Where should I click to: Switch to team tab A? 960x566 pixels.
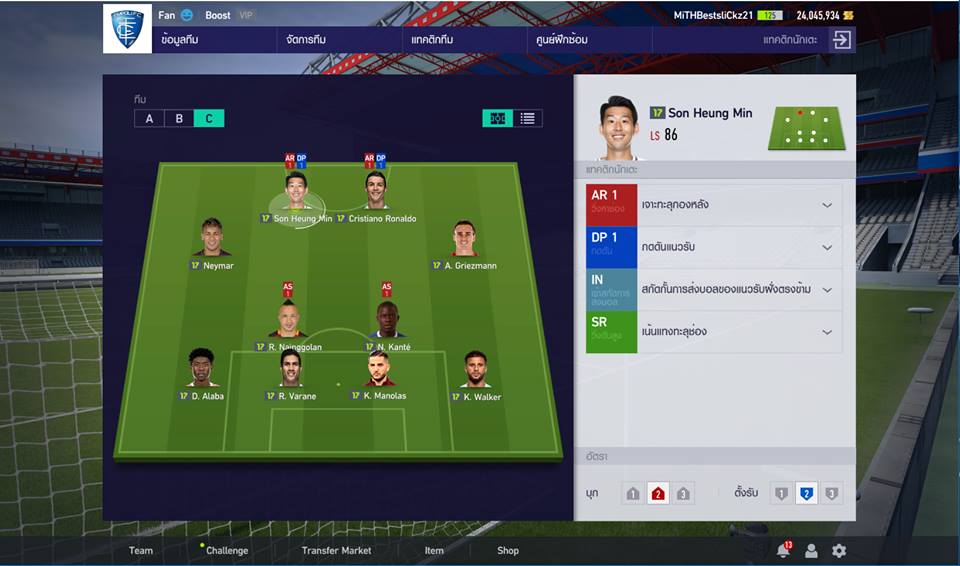(149, 118)
